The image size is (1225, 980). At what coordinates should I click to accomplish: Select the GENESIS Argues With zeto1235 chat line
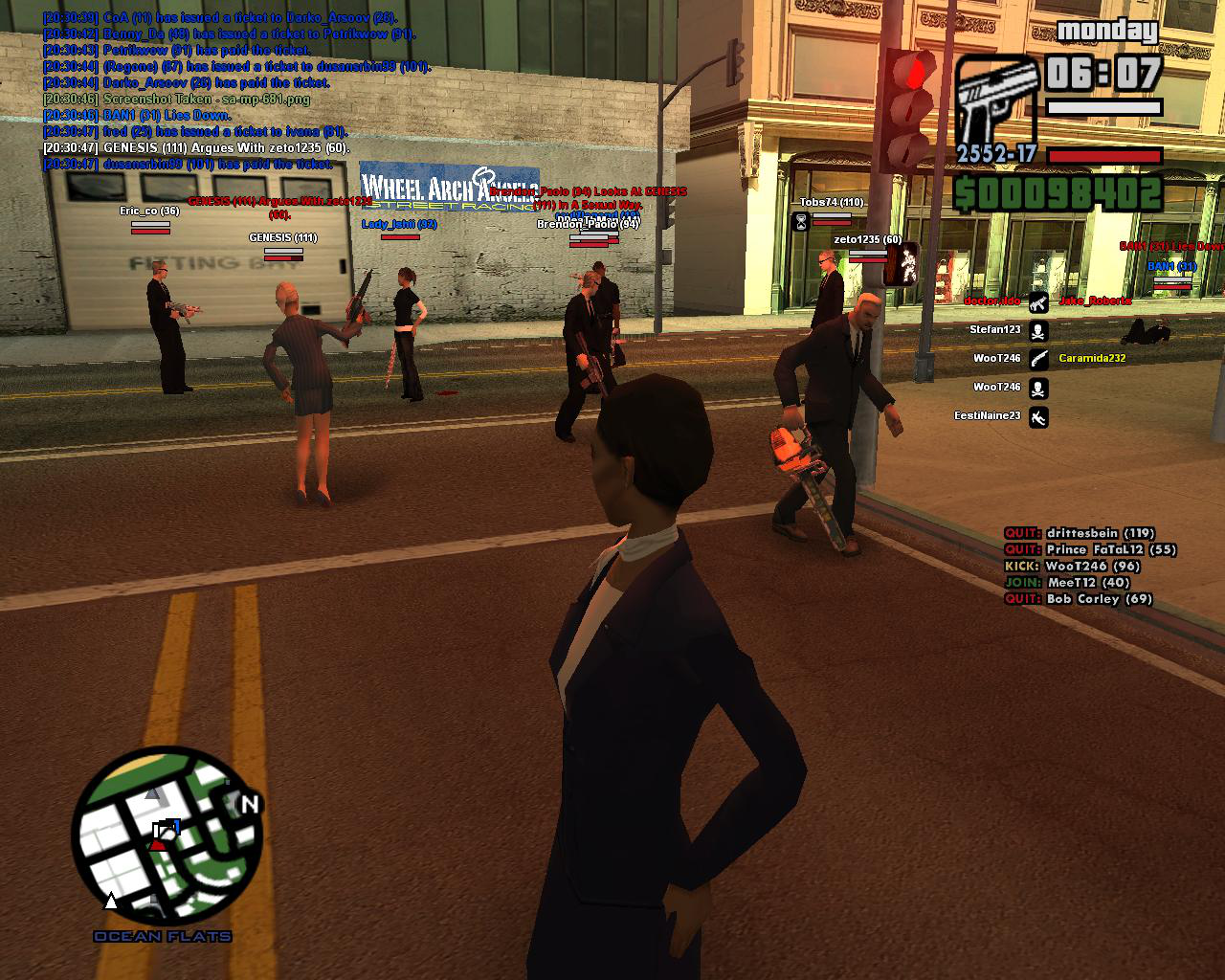(196, 148)
